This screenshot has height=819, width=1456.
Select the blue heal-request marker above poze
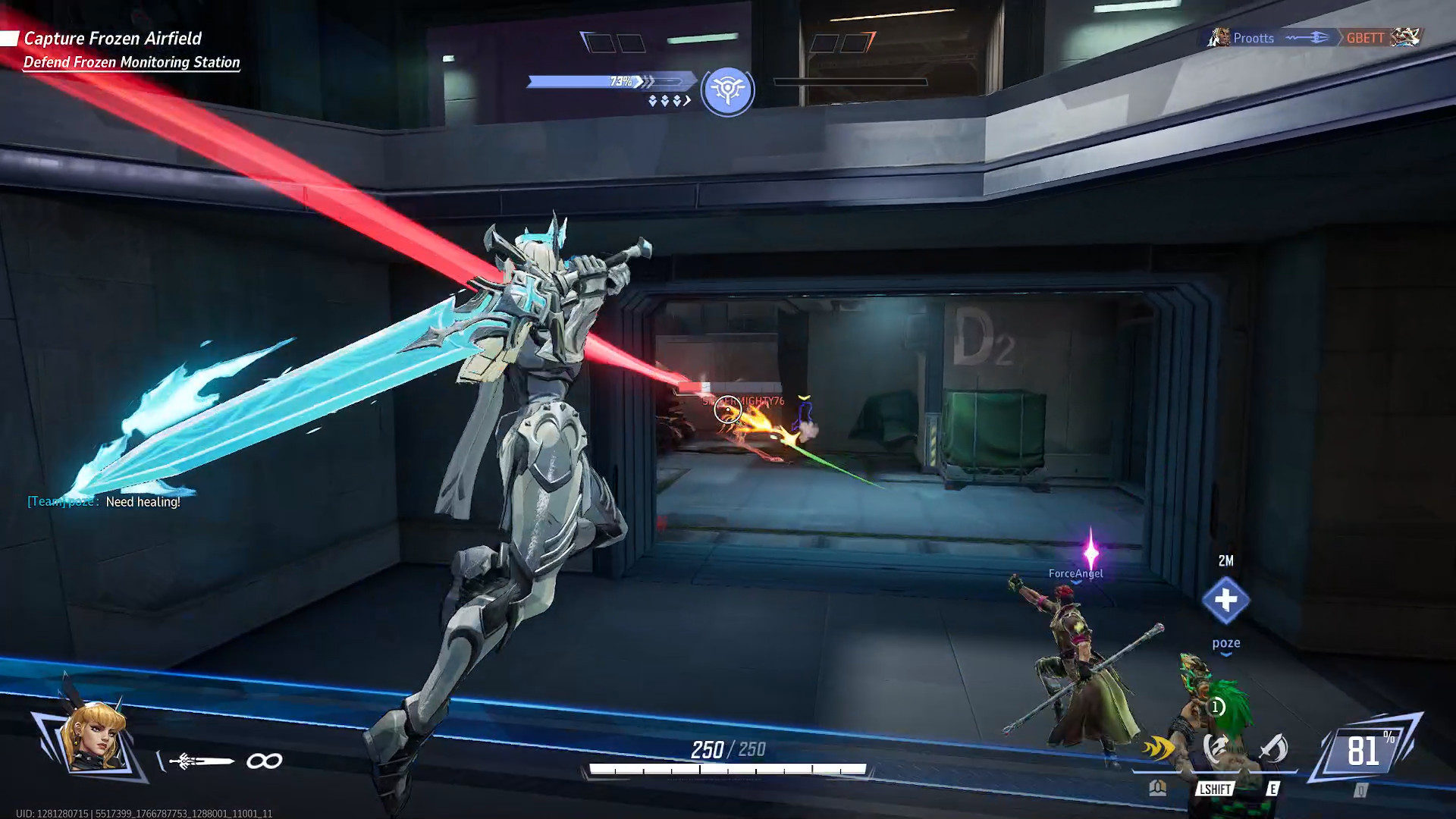pyautogui.click(x=1225, y=600)
